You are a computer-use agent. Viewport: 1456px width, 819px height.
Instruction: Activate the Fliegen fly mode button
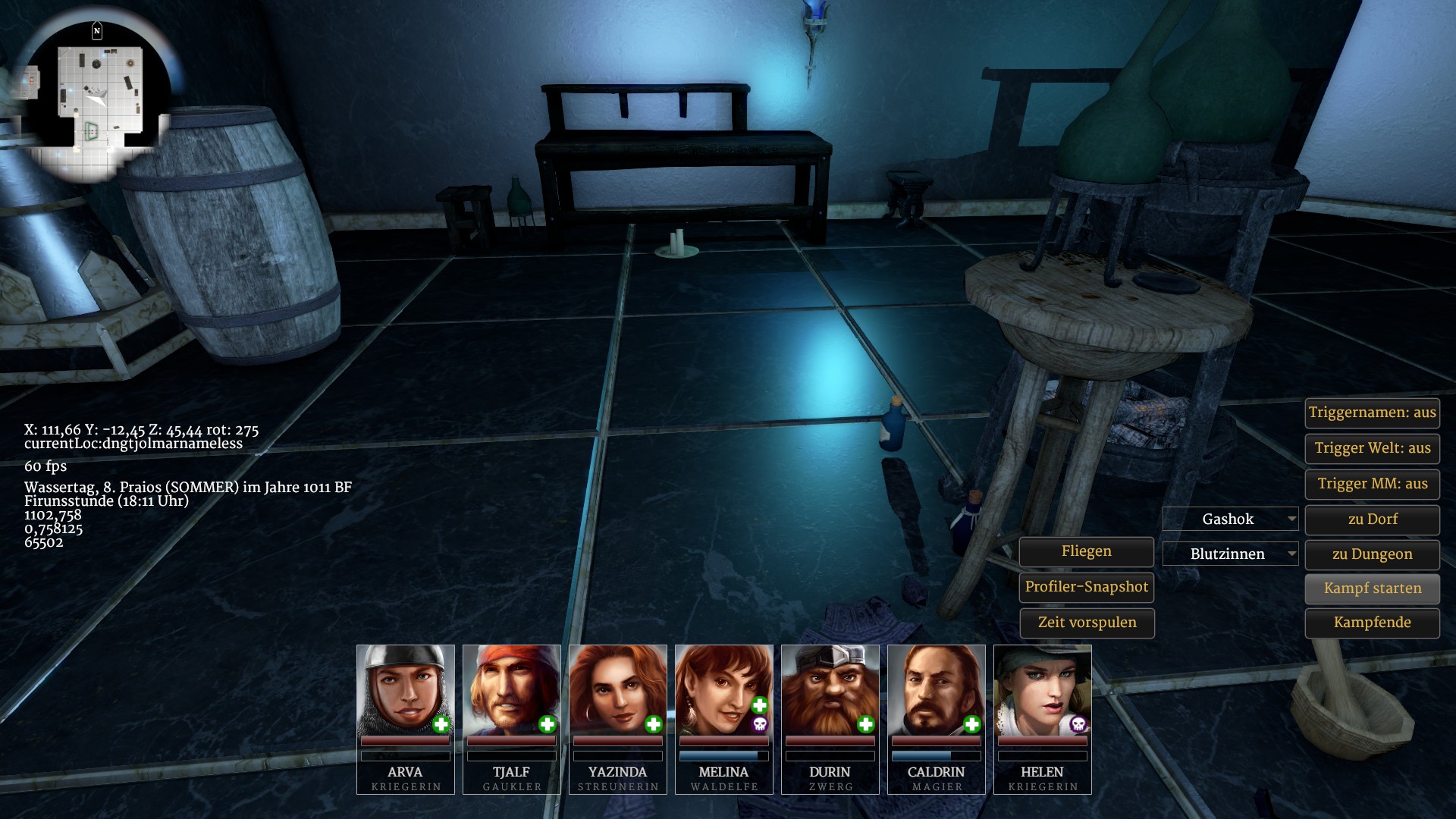pos(1086,551)
